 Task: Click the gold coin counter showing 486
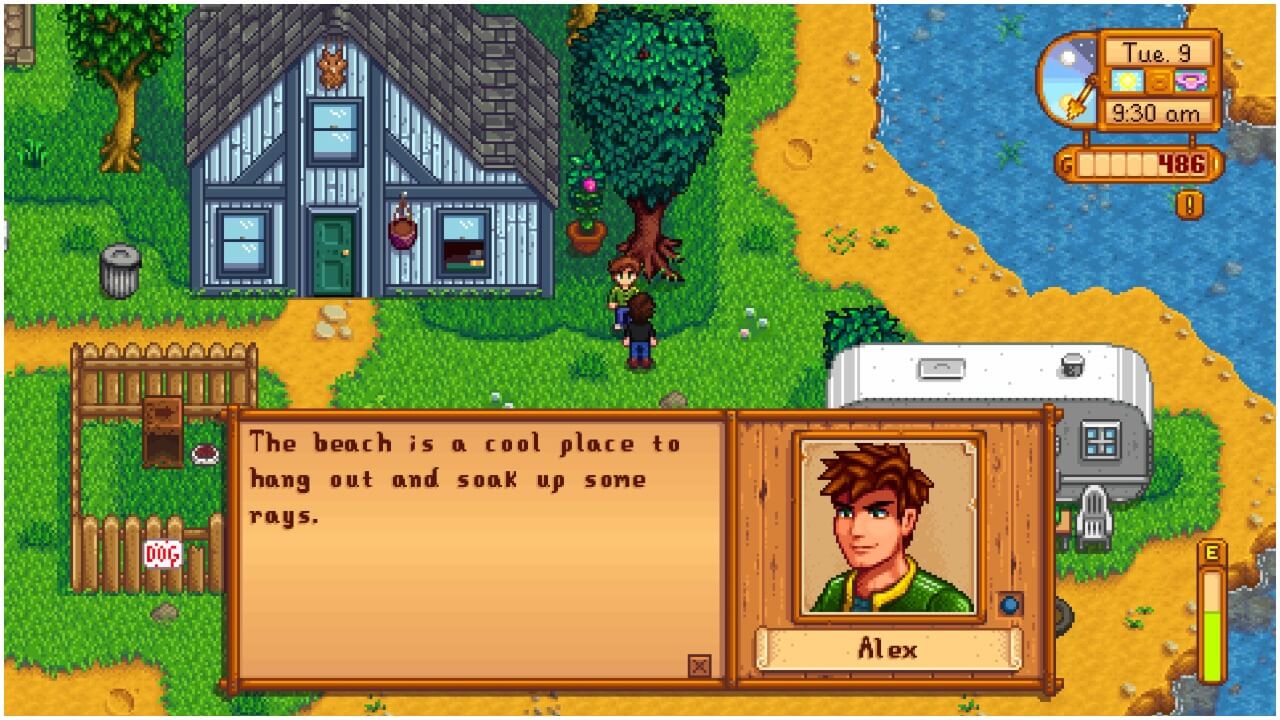coord(1180,160)
